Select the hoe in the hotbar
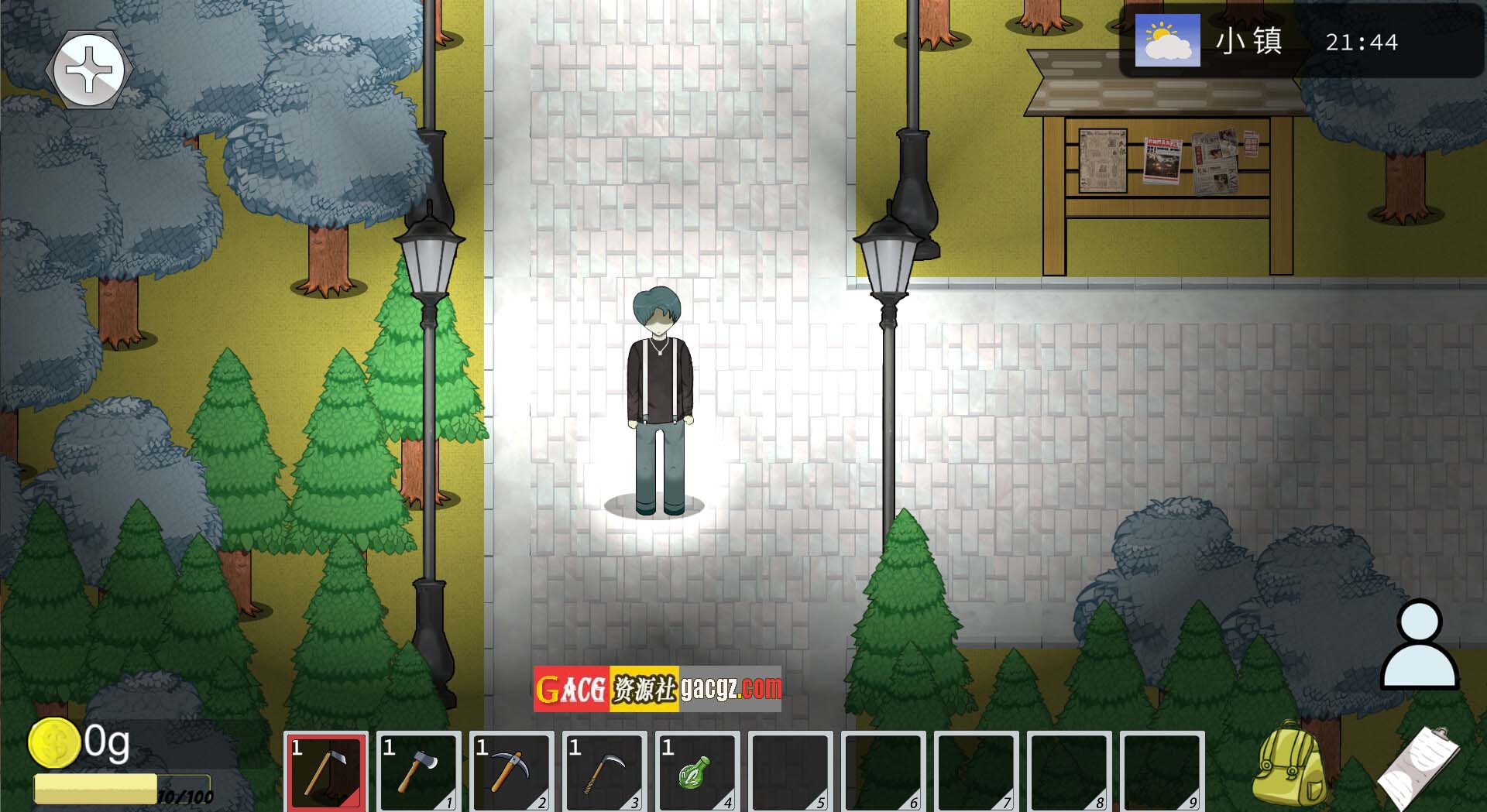Image resolution: width=1487 pixels, height=812 pixels. 326,771
